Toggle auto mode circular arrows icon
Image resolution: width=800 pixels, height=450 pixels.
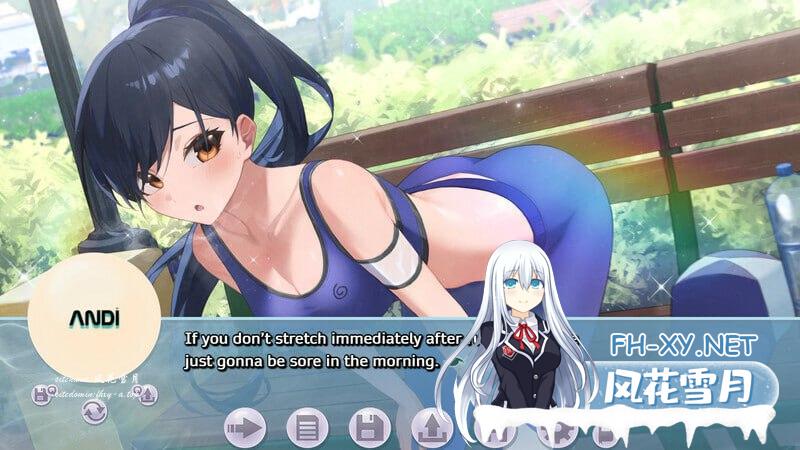pyautogui.click(x=94, y=410)
